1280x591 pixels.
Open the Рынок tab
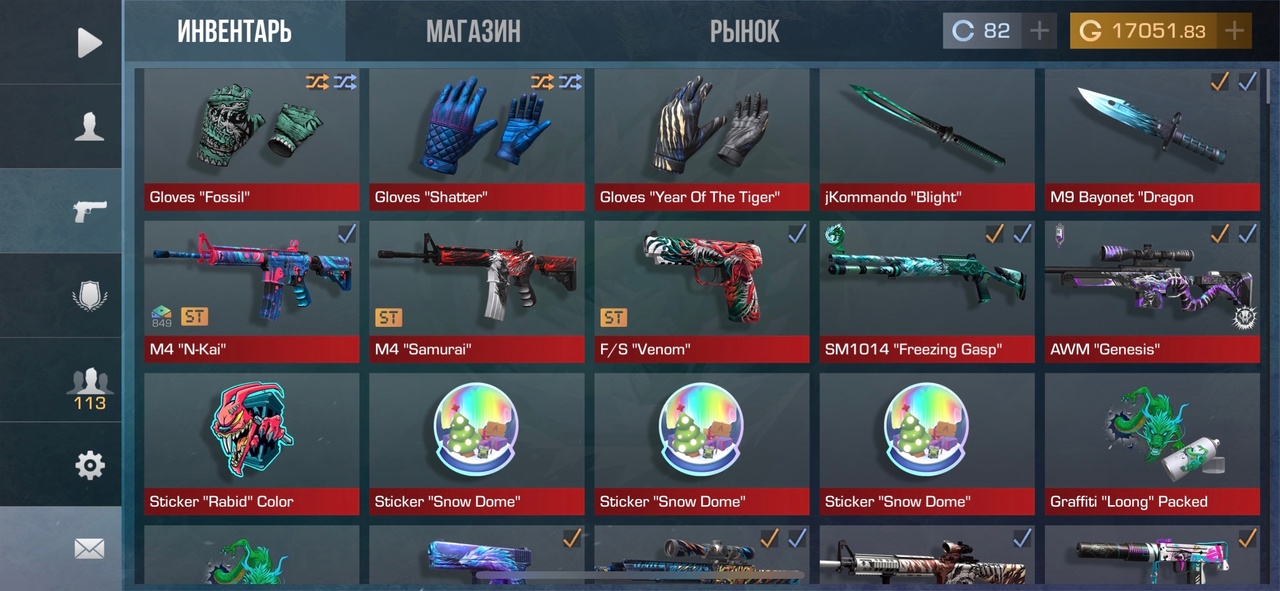pyautogui.click(x=744, y=32)
